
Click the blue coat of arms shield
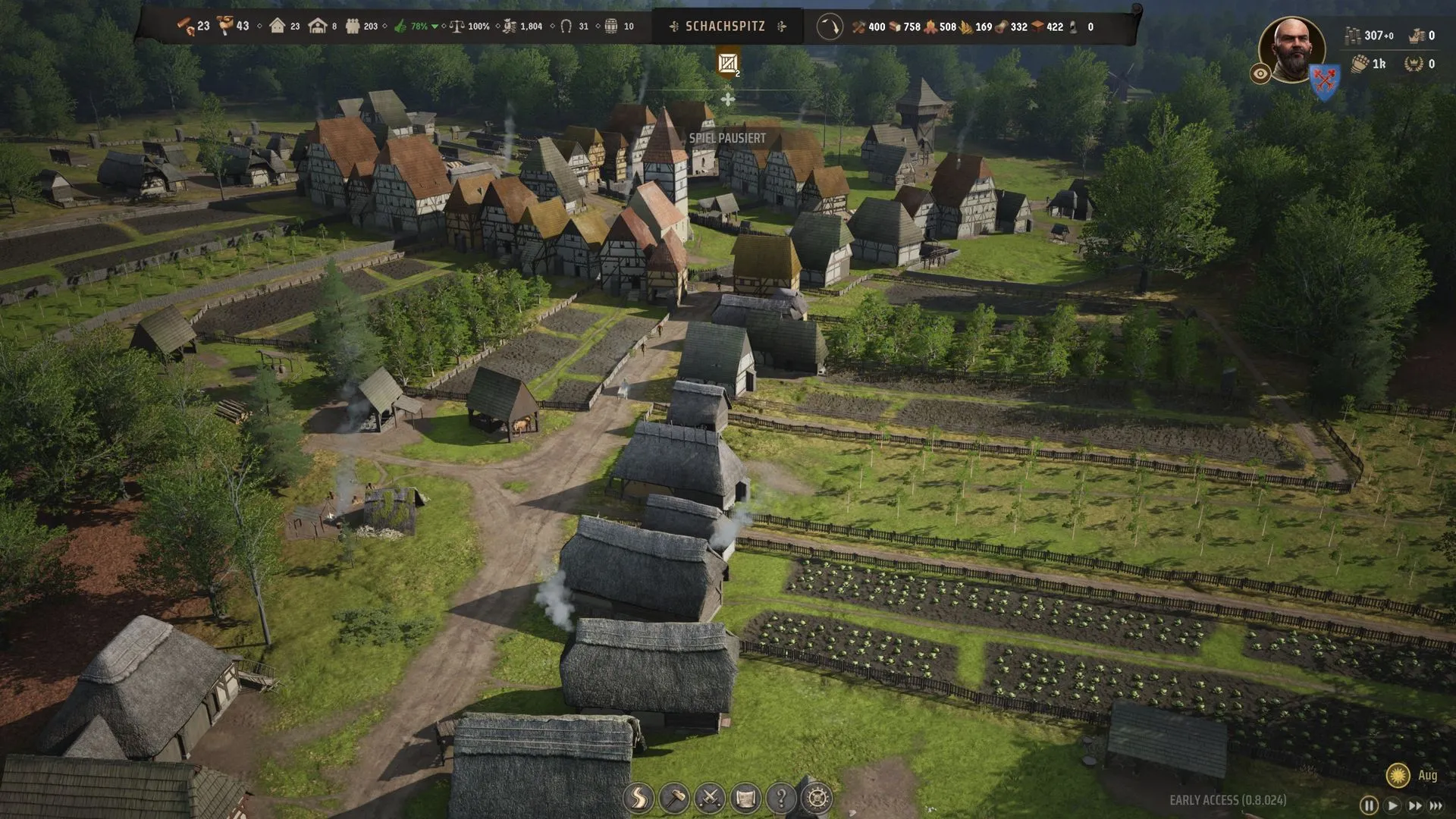[1325, 80]
